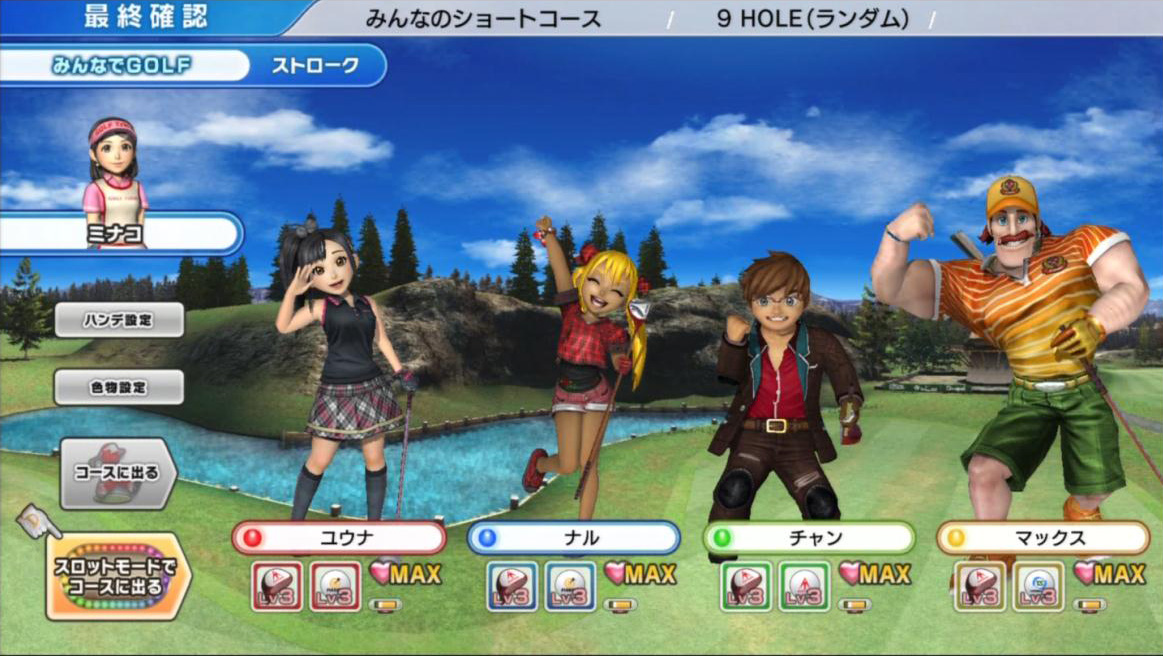
Task: Click チャン's Lv3 ball icon
Action: pyautogui.click(x=804, y=586)
